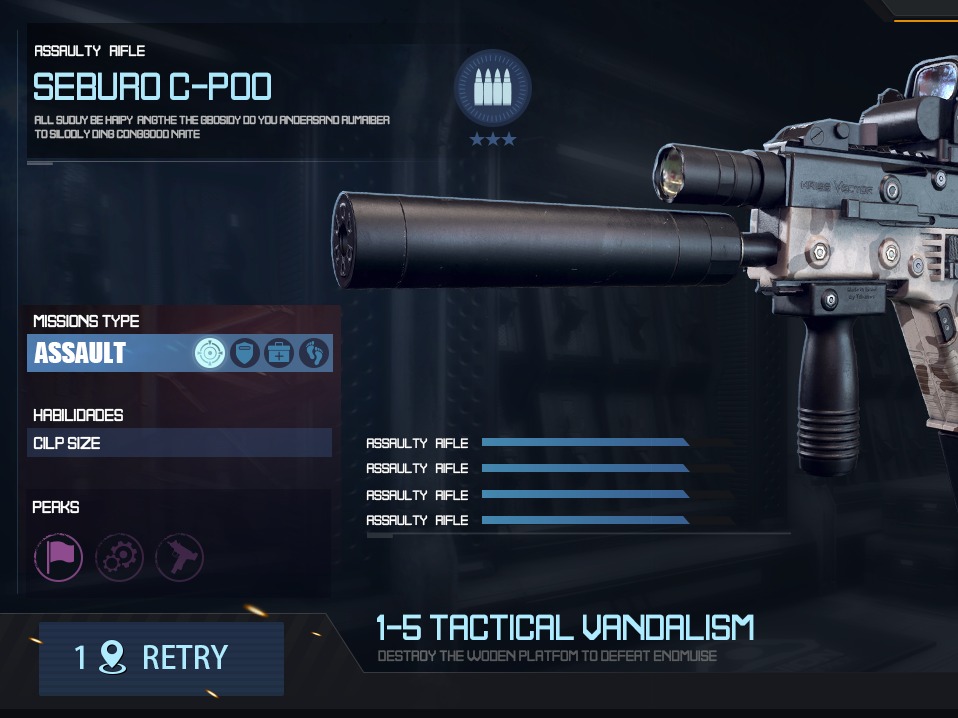958x718 pixels.
Task: Choose the gears perk icon
Action: 119,557
